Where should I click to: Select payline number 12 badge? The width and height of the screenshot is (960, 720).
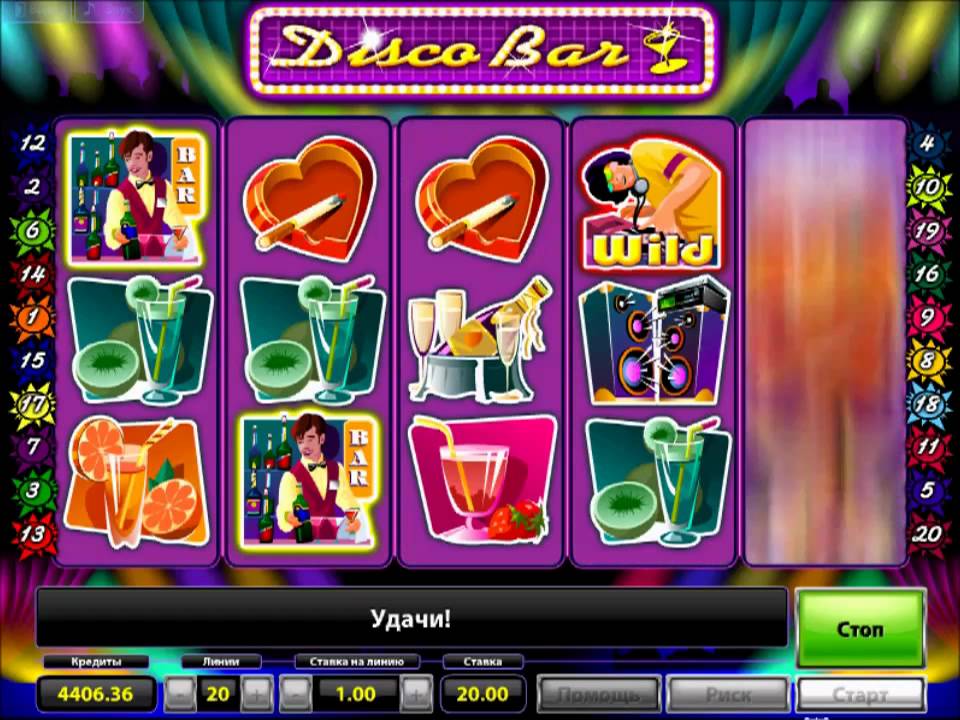32,143
